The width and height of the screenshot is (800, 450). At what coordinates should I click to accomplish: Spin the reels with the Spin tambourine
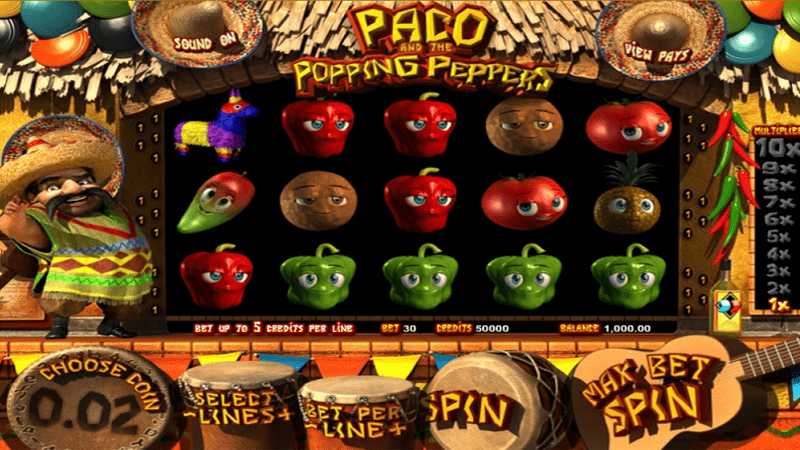(x=471, y=406)
